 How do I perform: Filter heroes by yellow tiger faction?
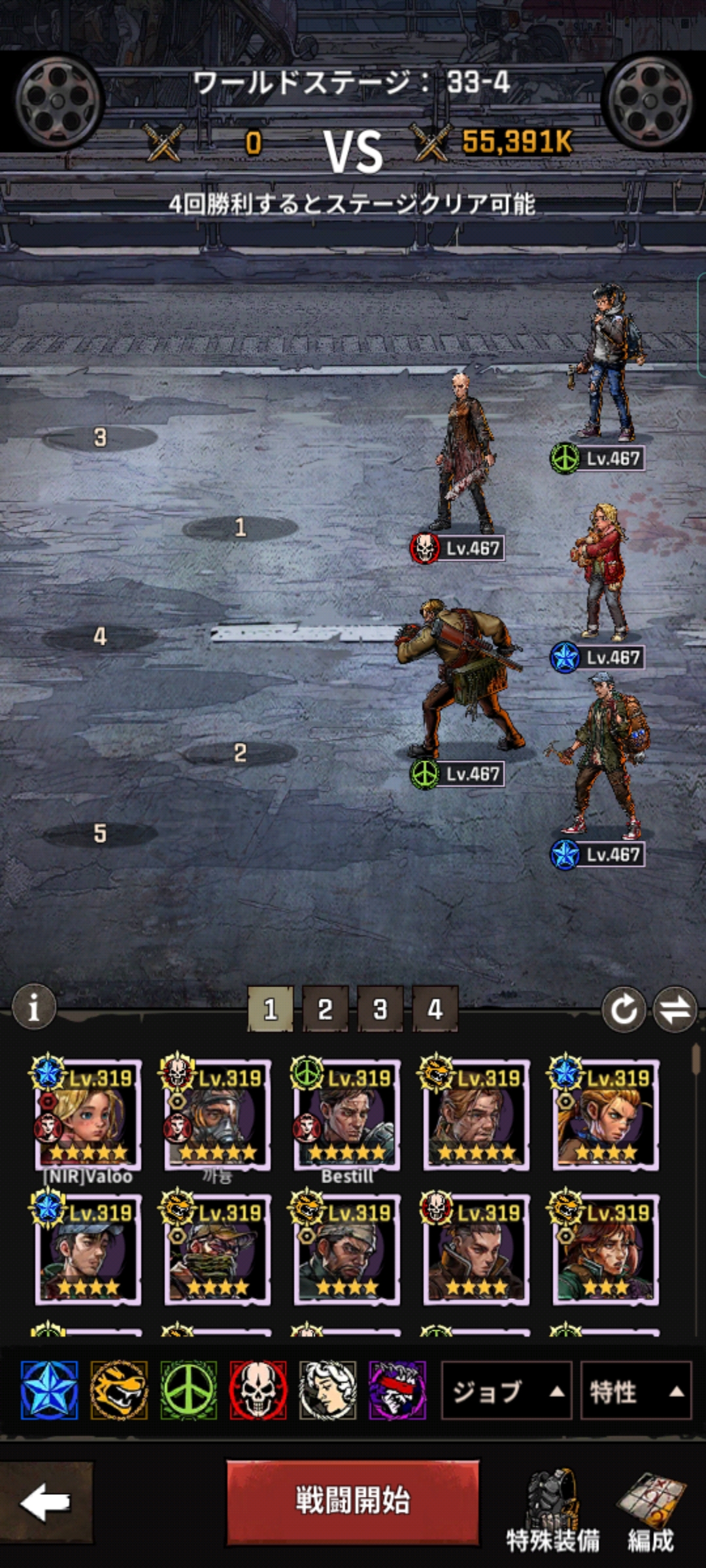[119, 1390]
